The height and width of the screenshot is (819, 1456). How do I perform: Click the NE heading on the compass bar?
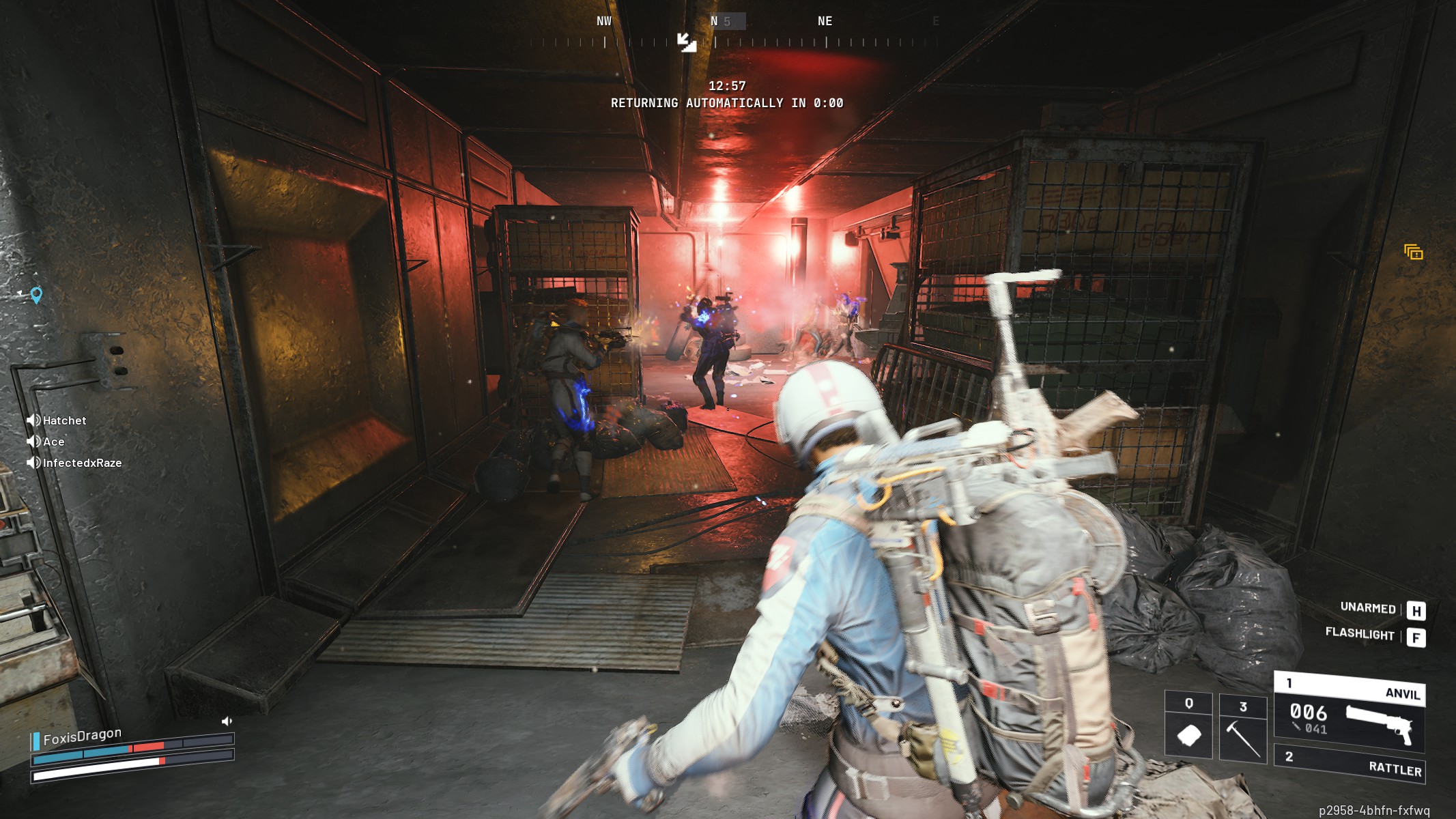tap(824, 20)
